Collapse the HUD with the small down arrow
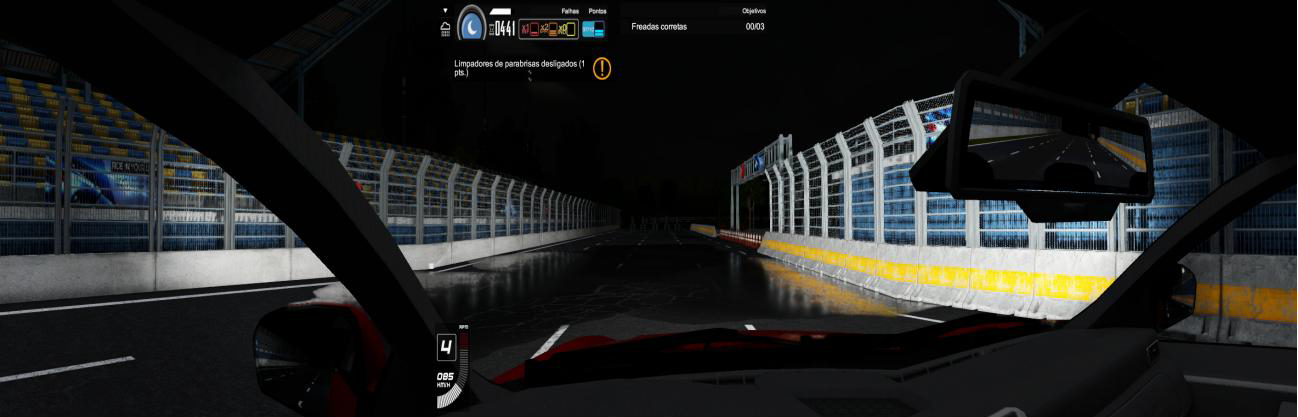The height and width of the screenshot is (417, 1298). coord(445,11)
